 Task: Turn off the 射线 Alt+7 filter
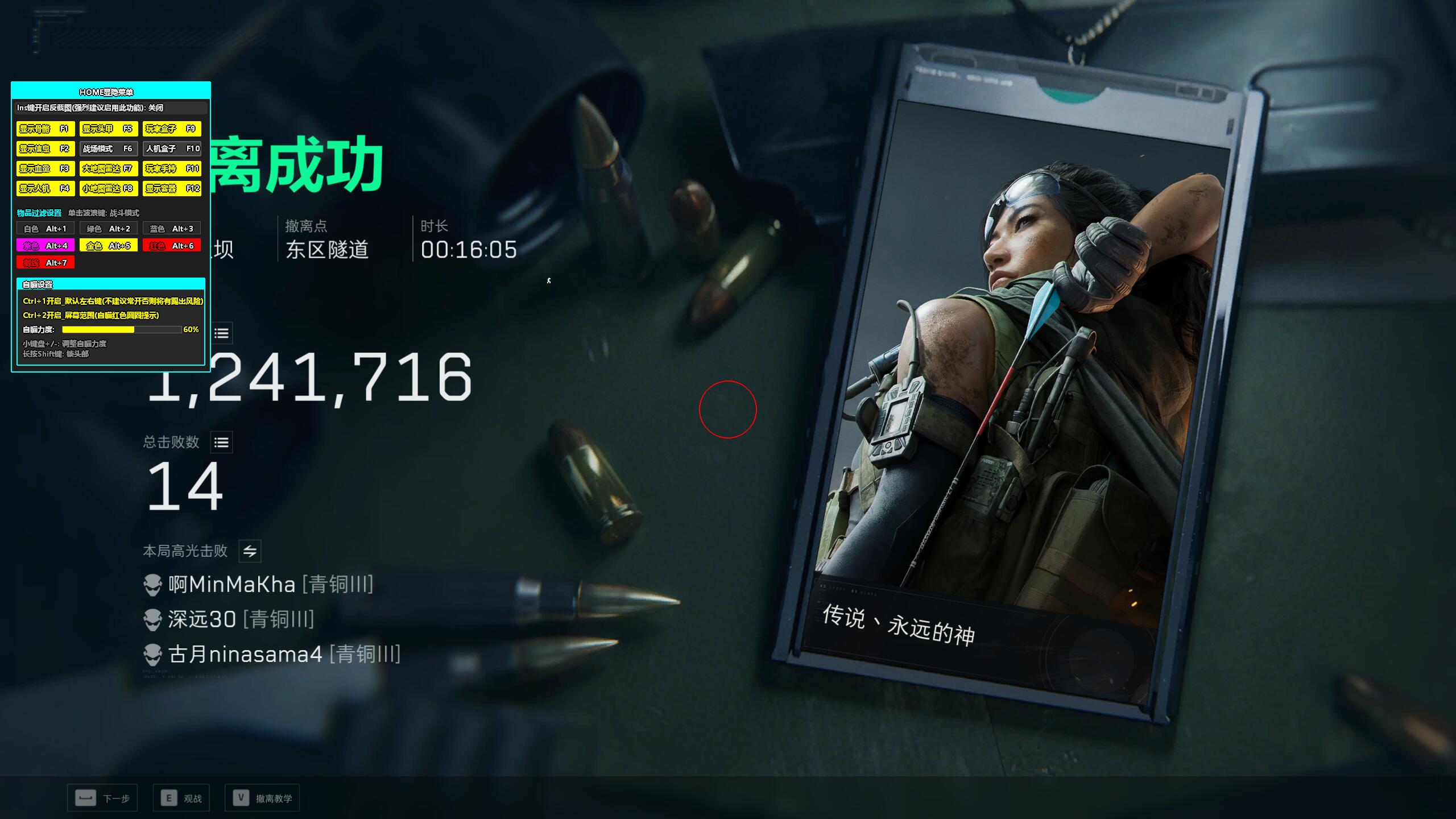[46, 263]
